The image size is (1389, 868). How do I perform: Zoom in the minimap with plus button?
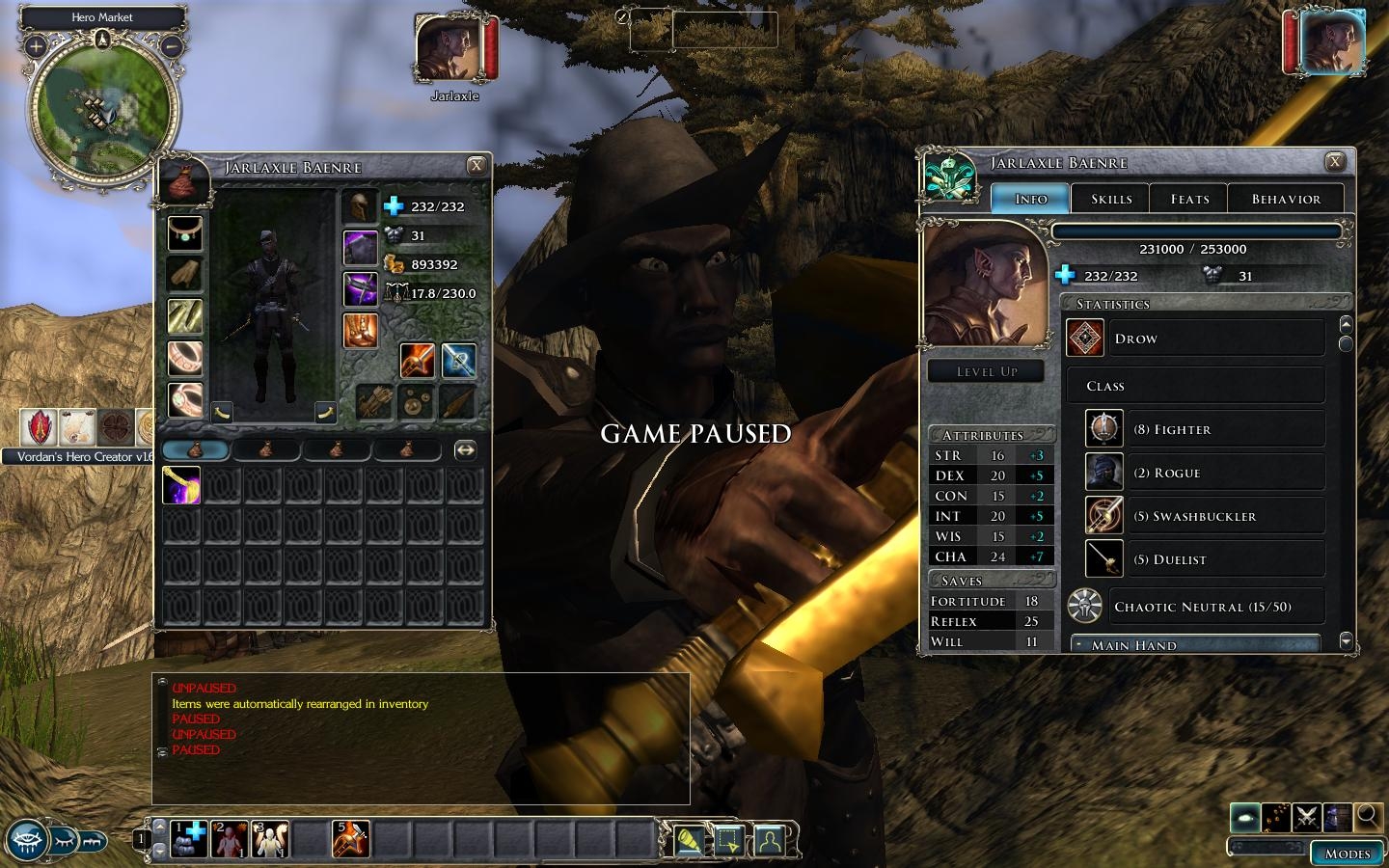pyautogui.click(x=36, y=45)
